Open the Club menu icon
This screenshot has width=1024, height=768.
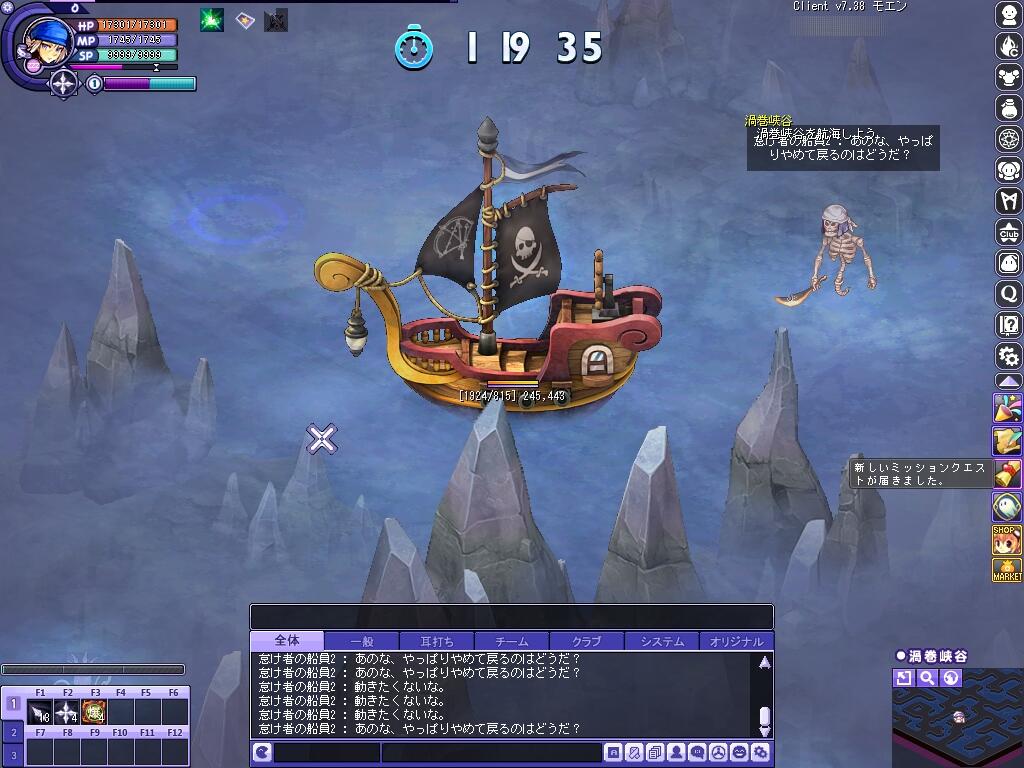click(1008, 231)
